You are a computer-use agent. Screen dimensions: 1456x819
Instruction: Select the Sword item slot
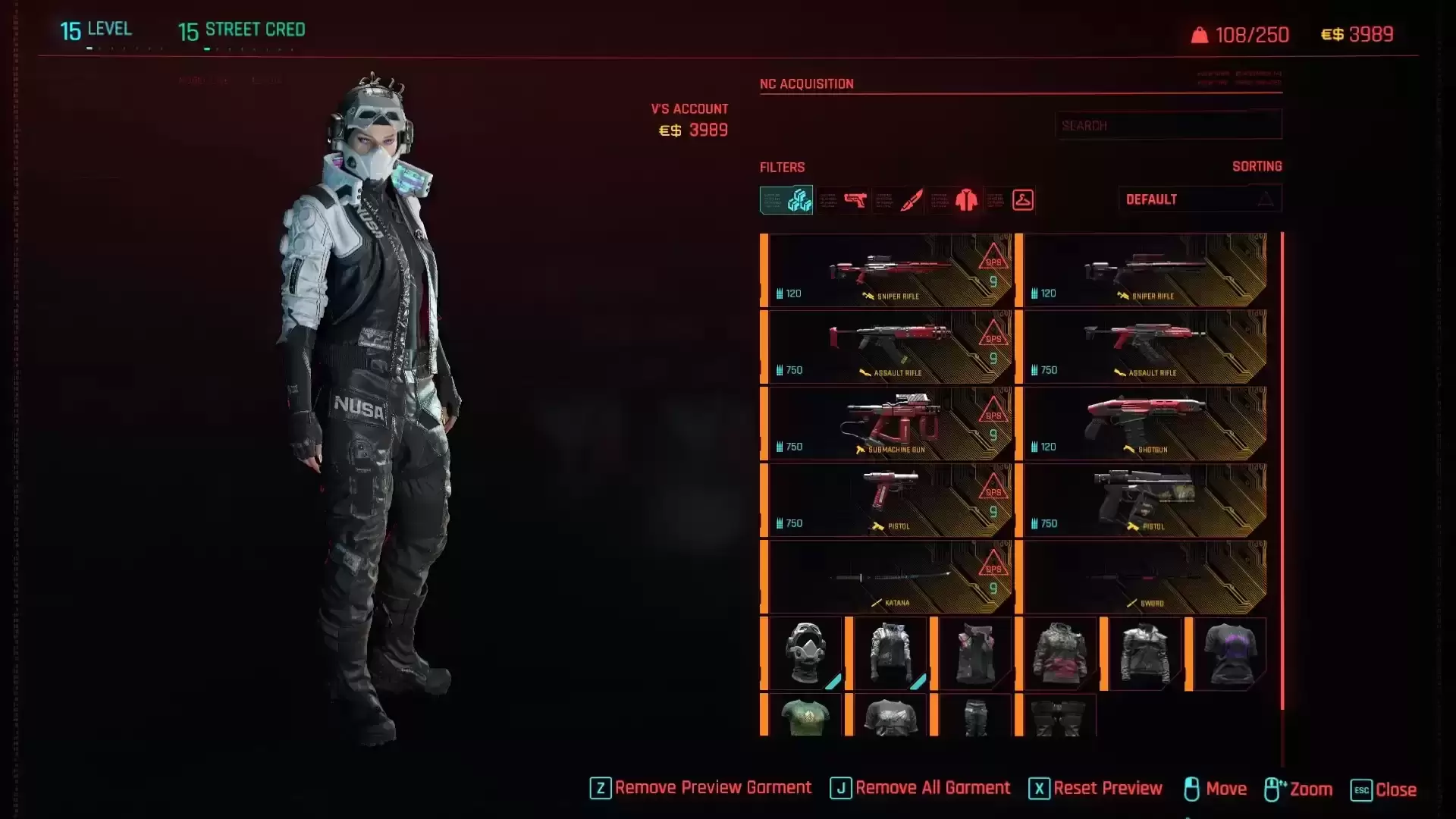(x=1144, y=577)
